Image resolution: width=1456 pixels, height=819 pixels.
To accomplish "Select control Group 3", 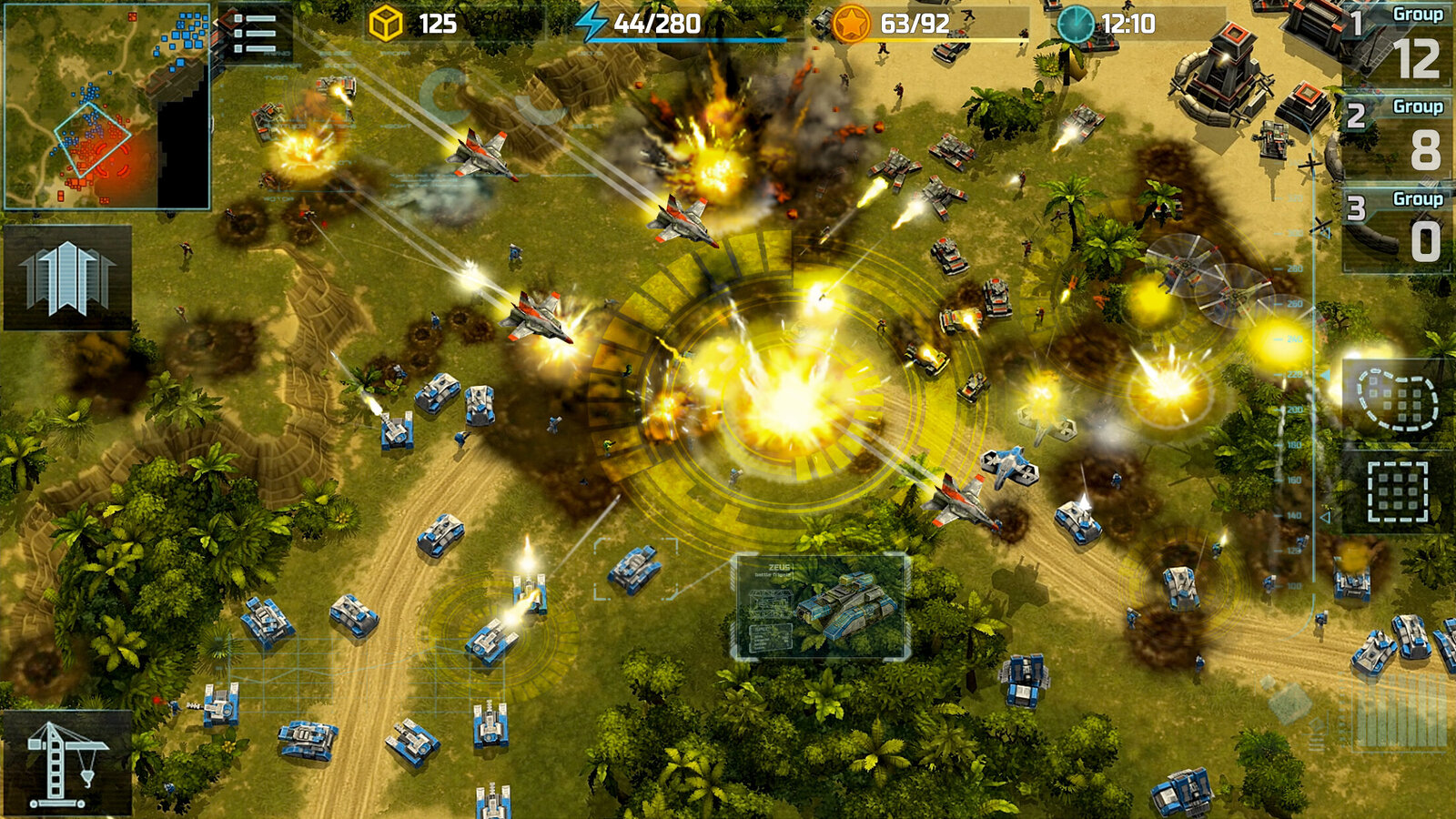I will (x=1398, y=228).
